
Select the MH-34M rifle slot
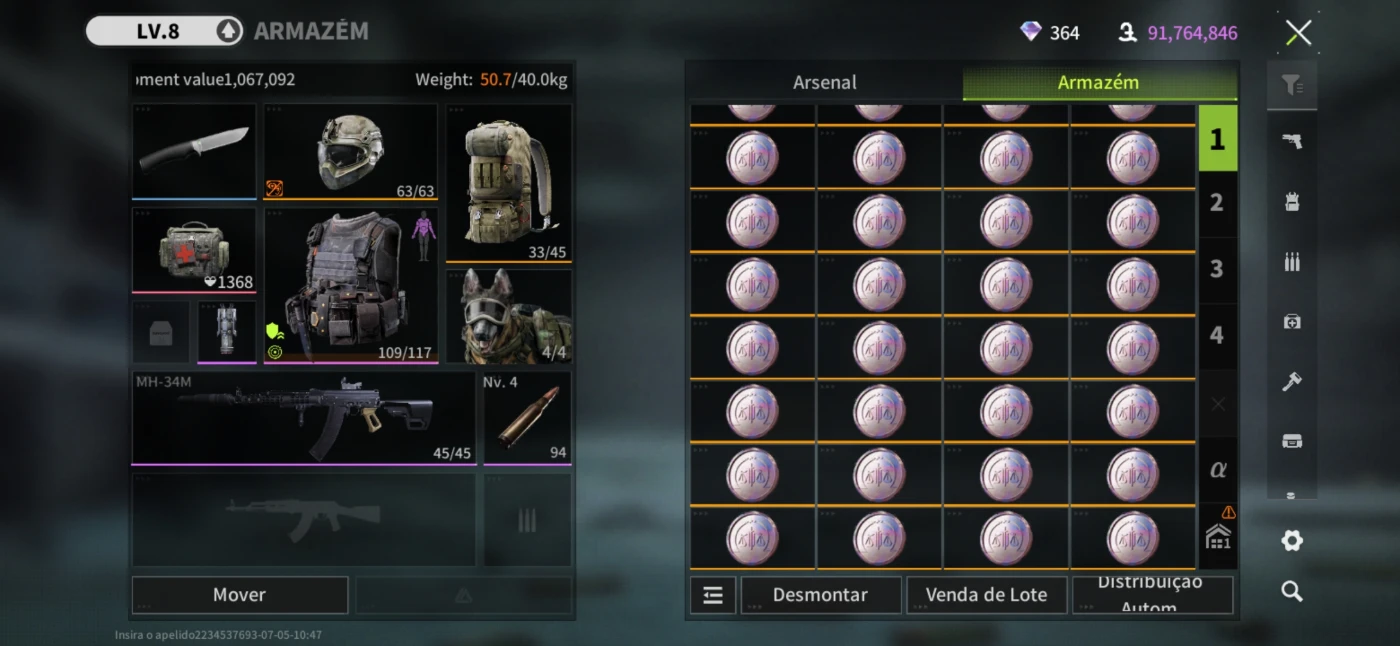pos(303,417)
